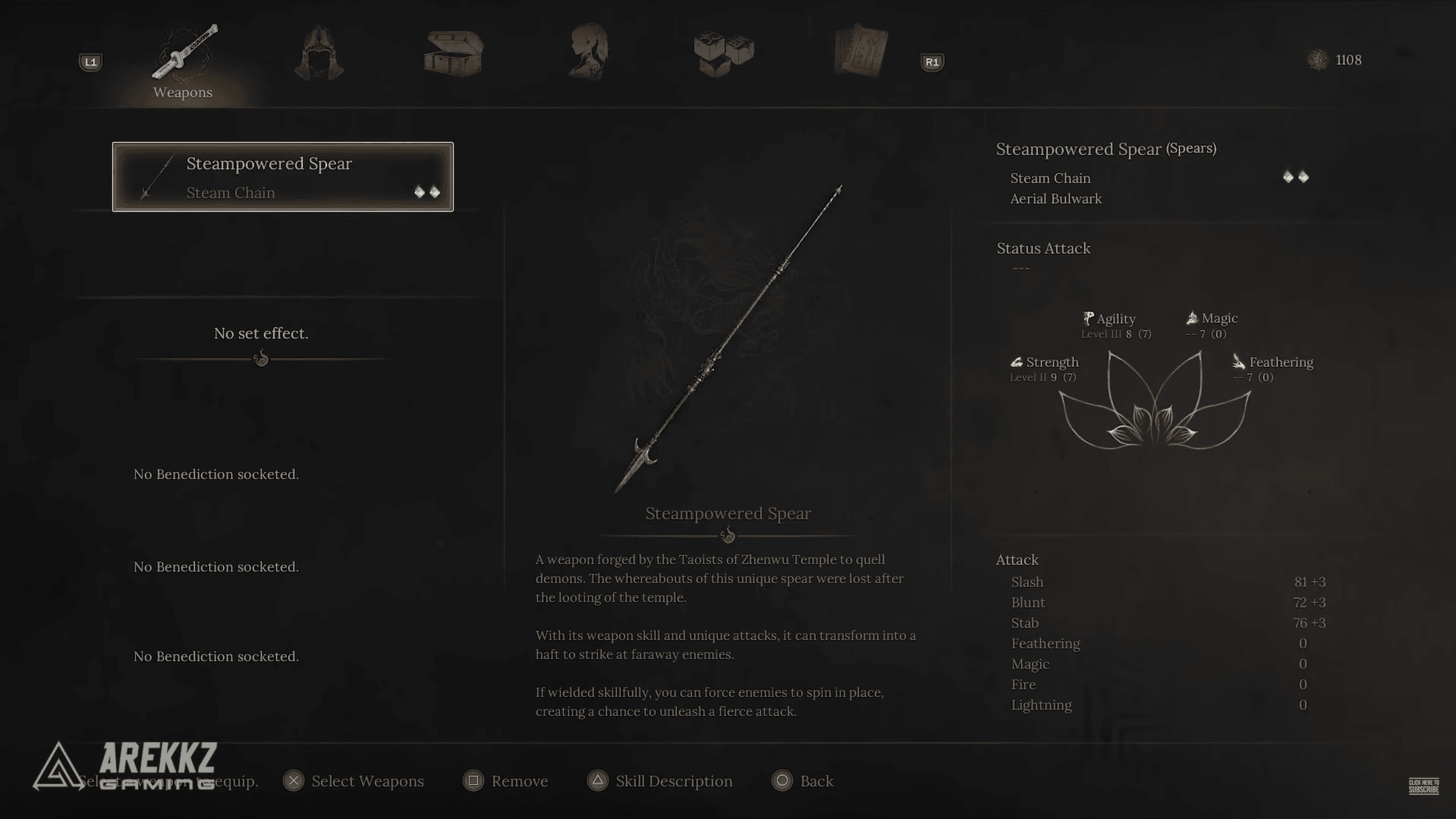Image resolution: width=1456 pixels, height=819 pixels.
Task: Choose Remove to unequip the weapon
Action: coord(505,781)
